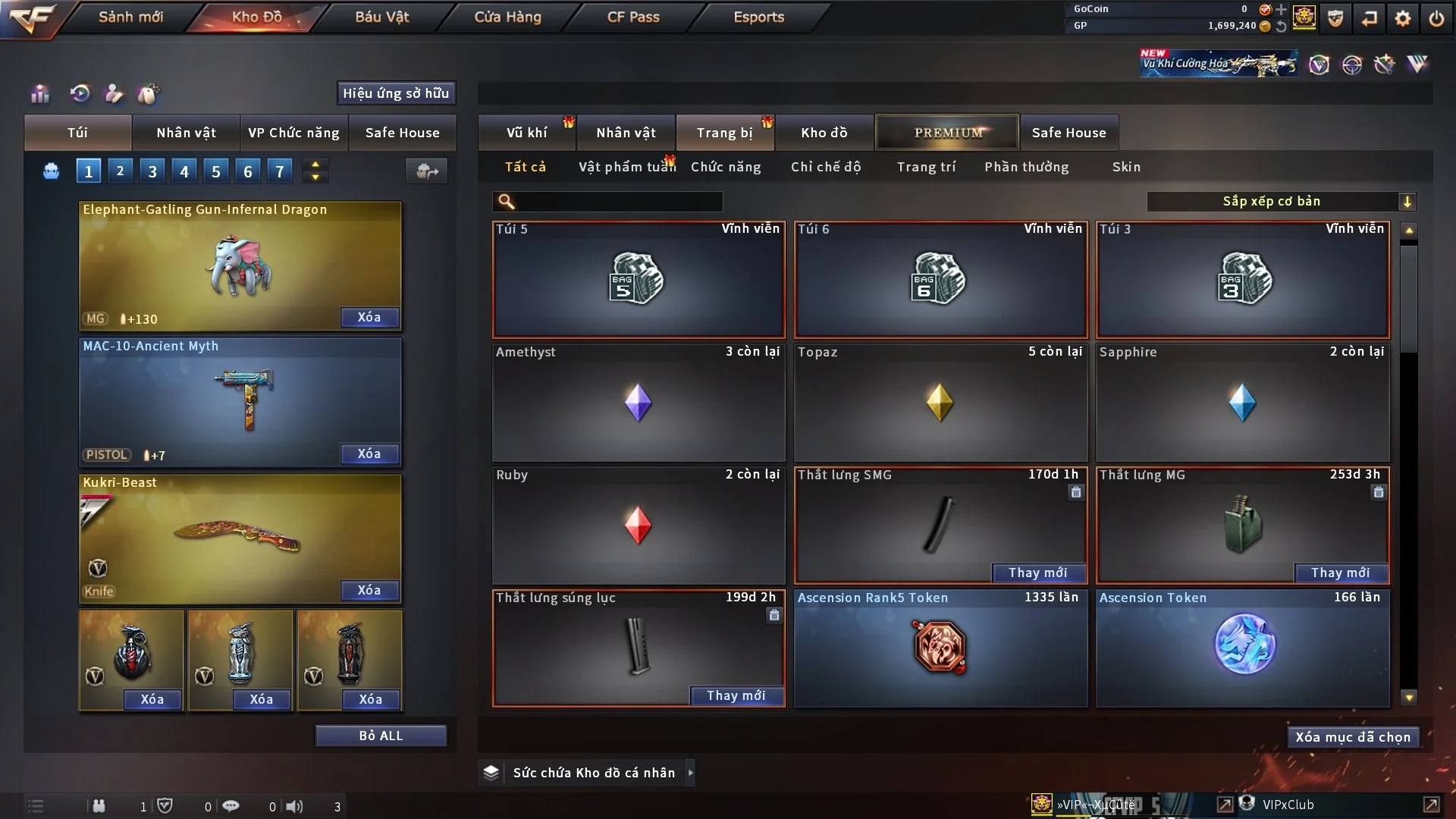This screenshot has height=819, width=1456.
Task: Choose bag number 3 on the left
Action: [x=152, y=171]
